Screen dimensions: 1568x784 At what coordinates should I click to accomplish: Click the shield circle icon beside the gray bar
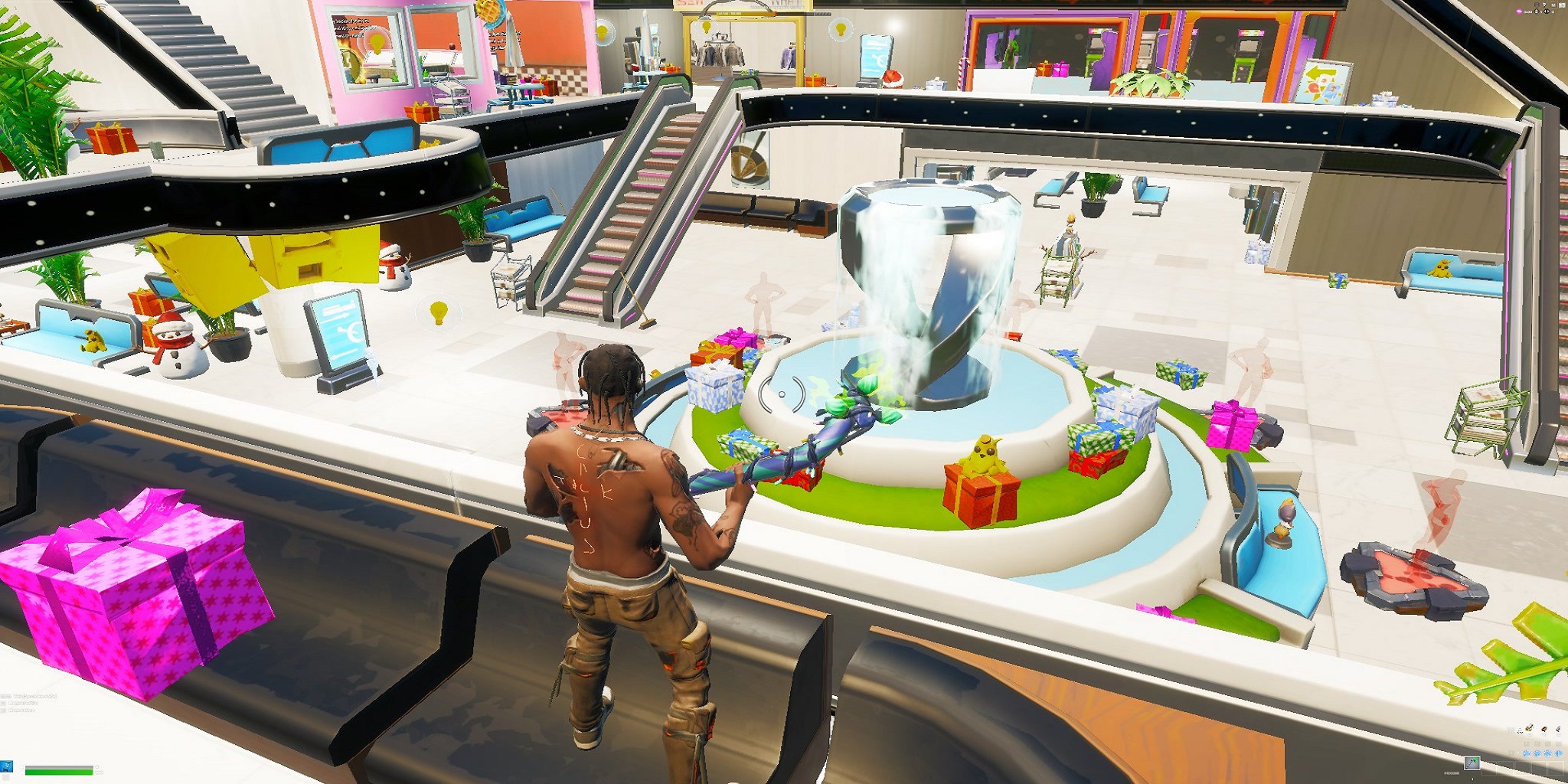click(97, 766)
